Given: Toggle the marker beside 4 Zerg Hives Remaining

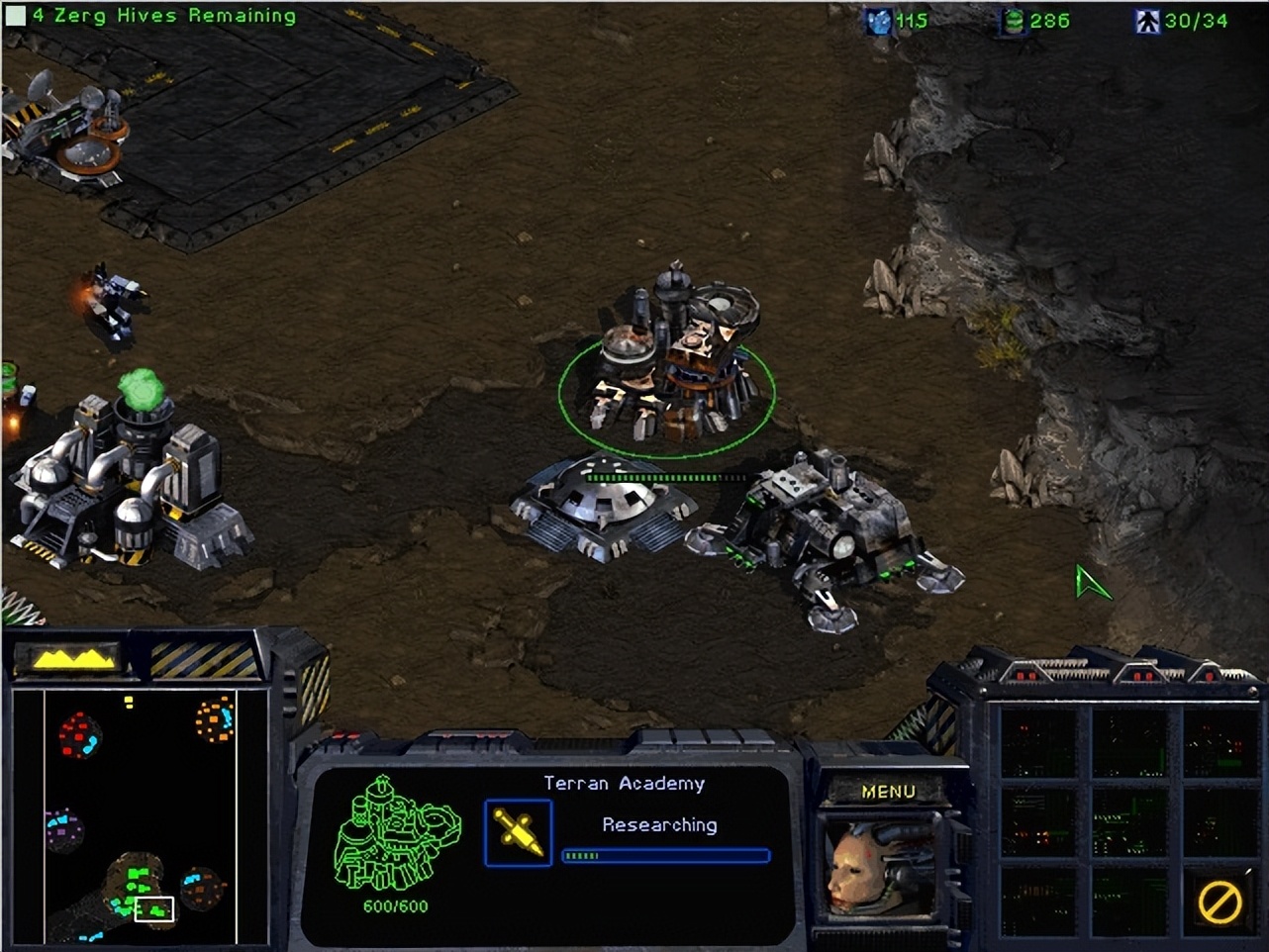Looking at the screenshot, I should (x=13, y=15).
